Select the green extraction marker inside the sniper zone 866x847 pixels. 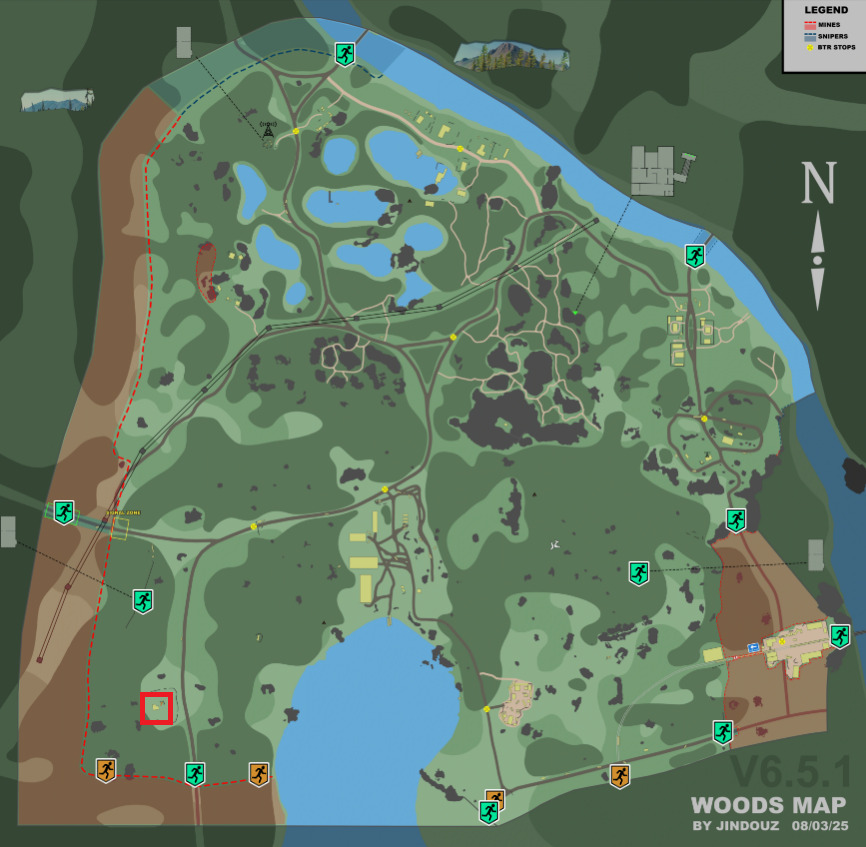pos(345,54)
